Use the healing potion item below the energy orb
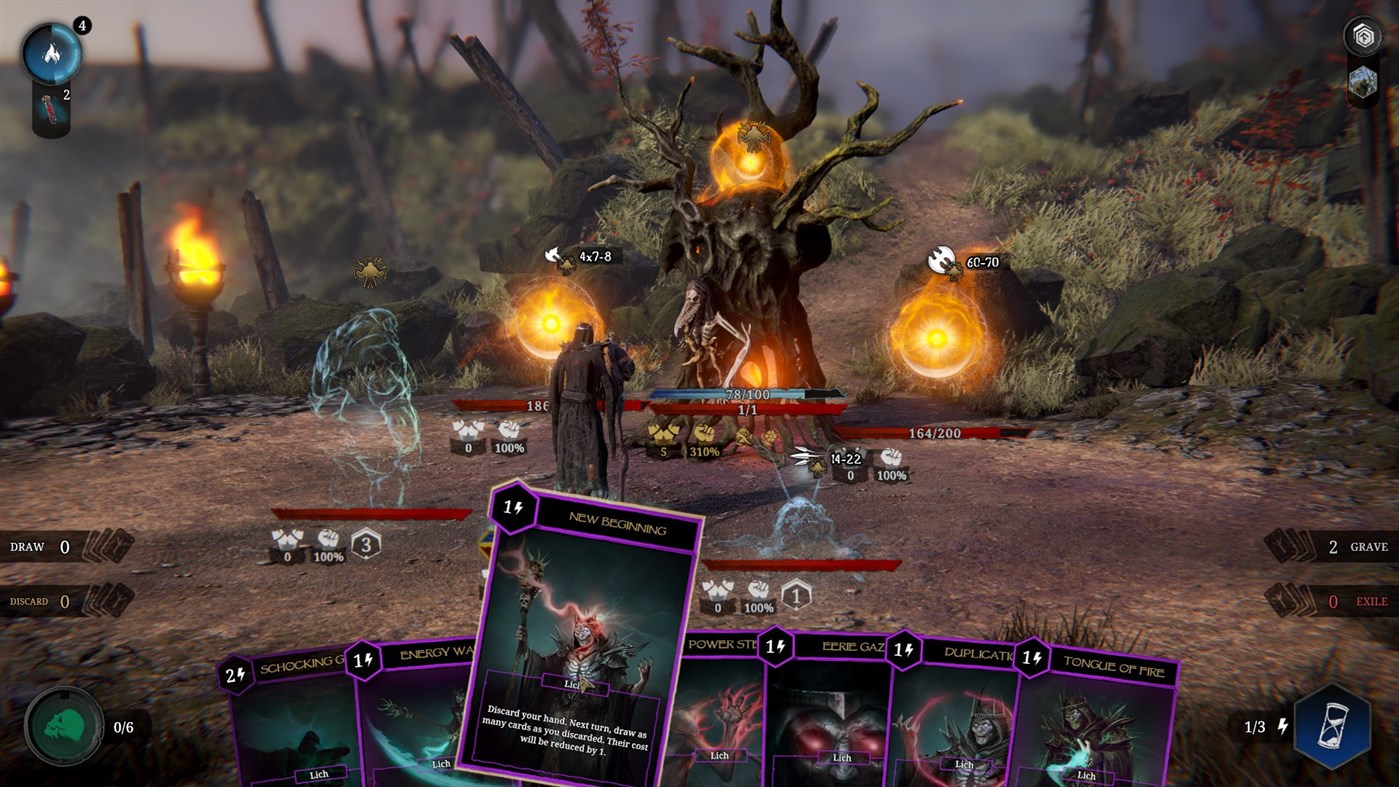The width and height of the screenshot is (1399, 787). [48, 108]
